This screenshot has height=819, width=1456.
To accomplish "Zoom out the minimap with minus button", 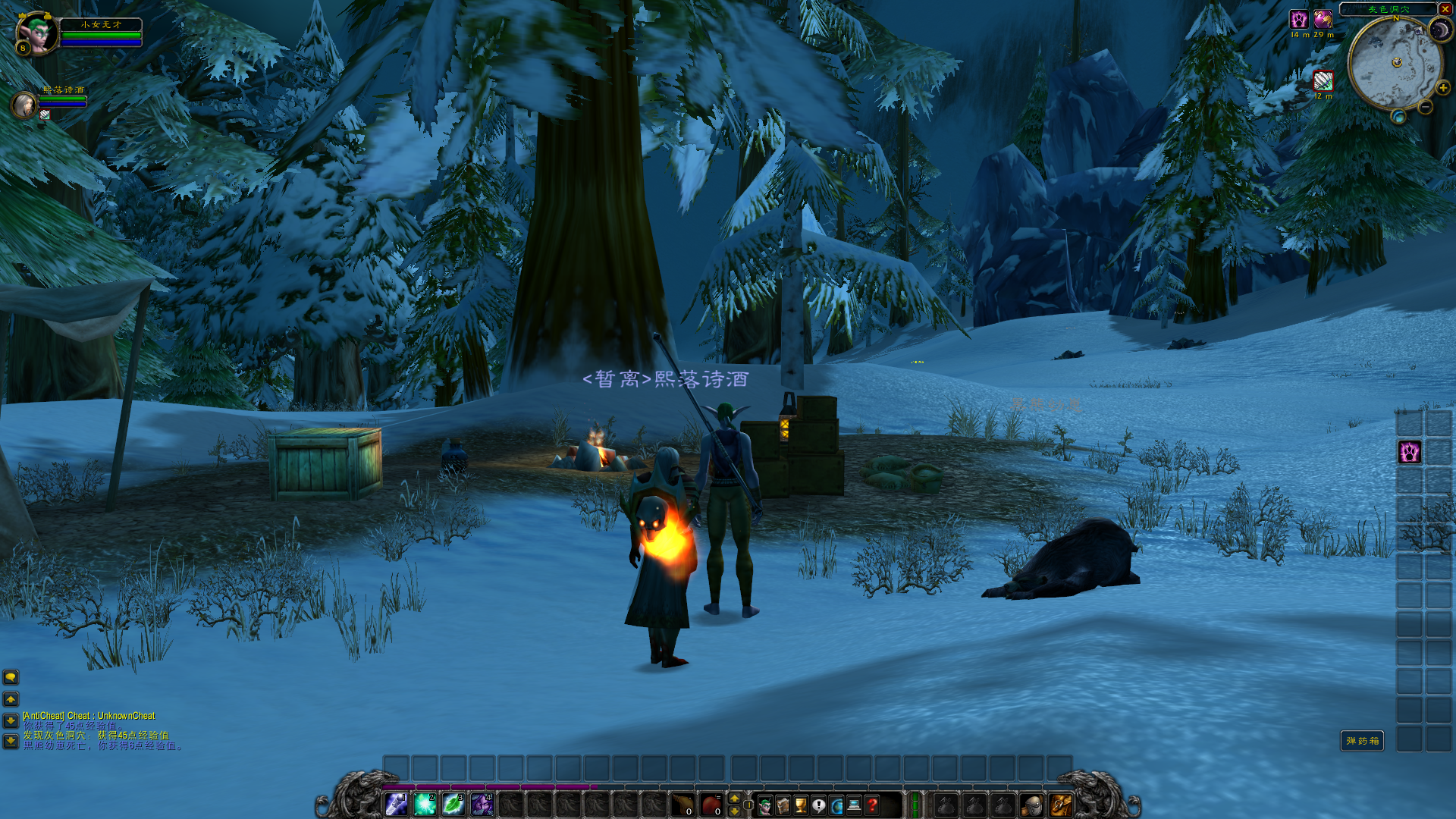I will [x=1426, y=108].
